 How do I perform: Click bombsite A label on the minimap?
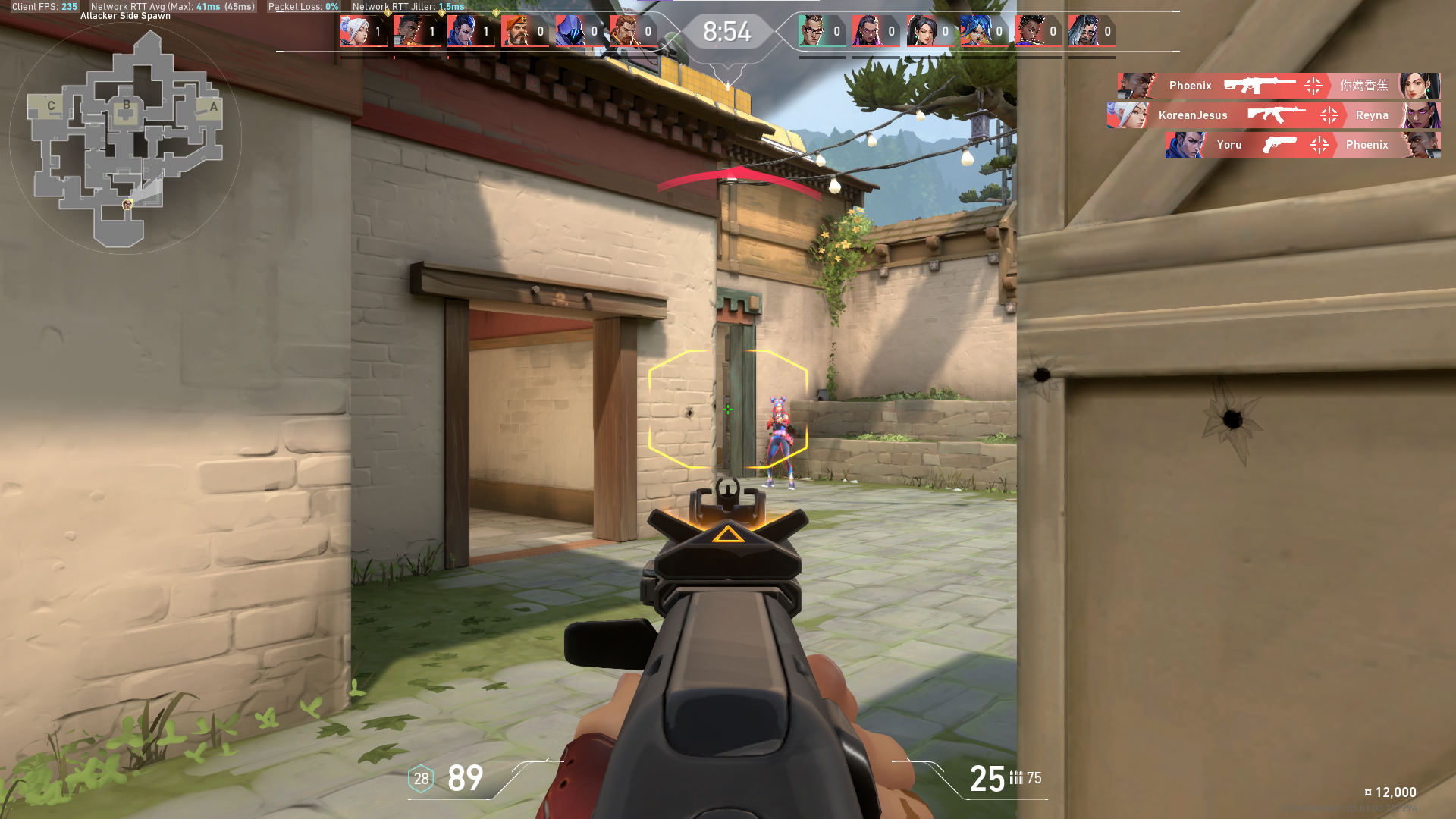[x=215, y=107]
